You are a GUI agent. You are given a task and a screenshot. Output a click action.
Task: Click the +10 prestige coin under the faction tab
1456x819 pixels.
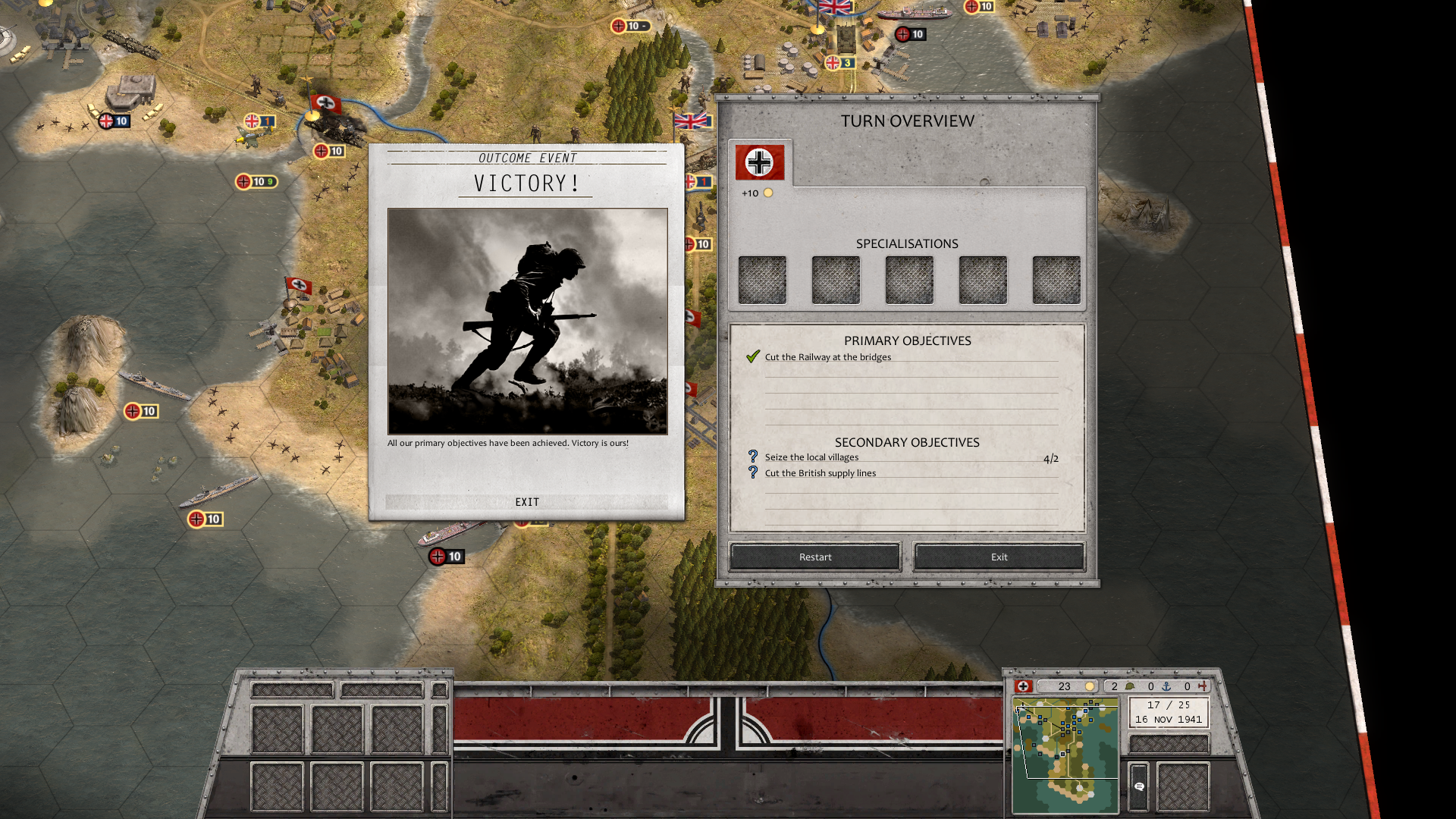tap(770, 193)
